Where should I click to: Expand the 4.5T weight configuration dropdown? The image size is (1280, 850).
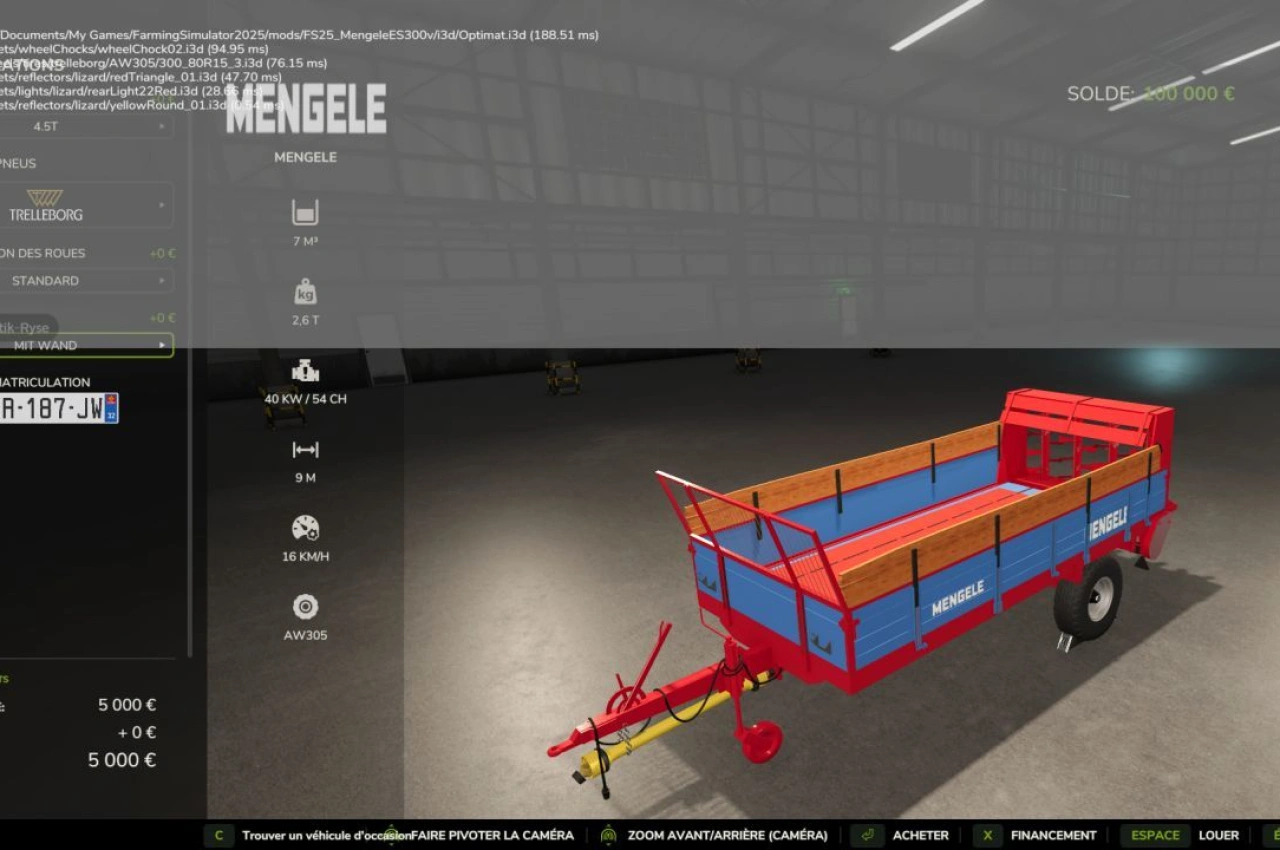(x=87, y=127)
